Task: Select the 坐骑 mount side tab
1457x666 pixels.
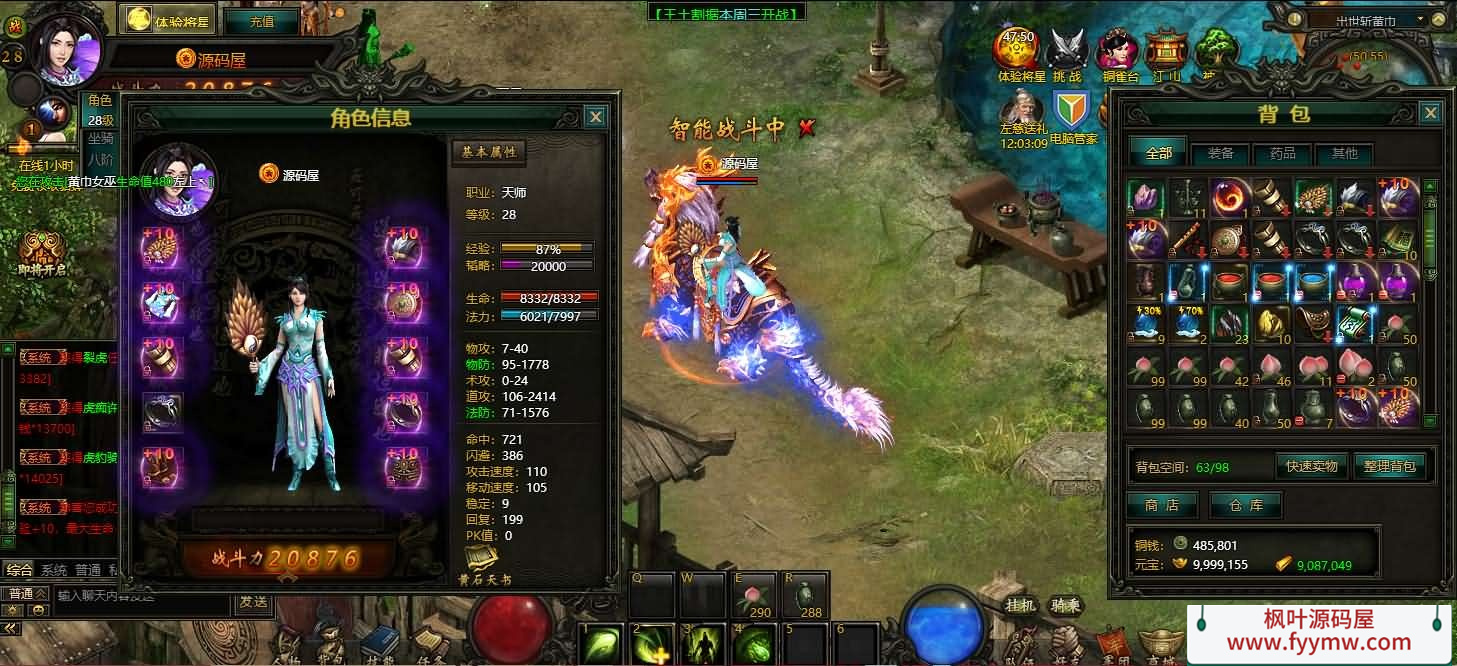Action: 100,138
